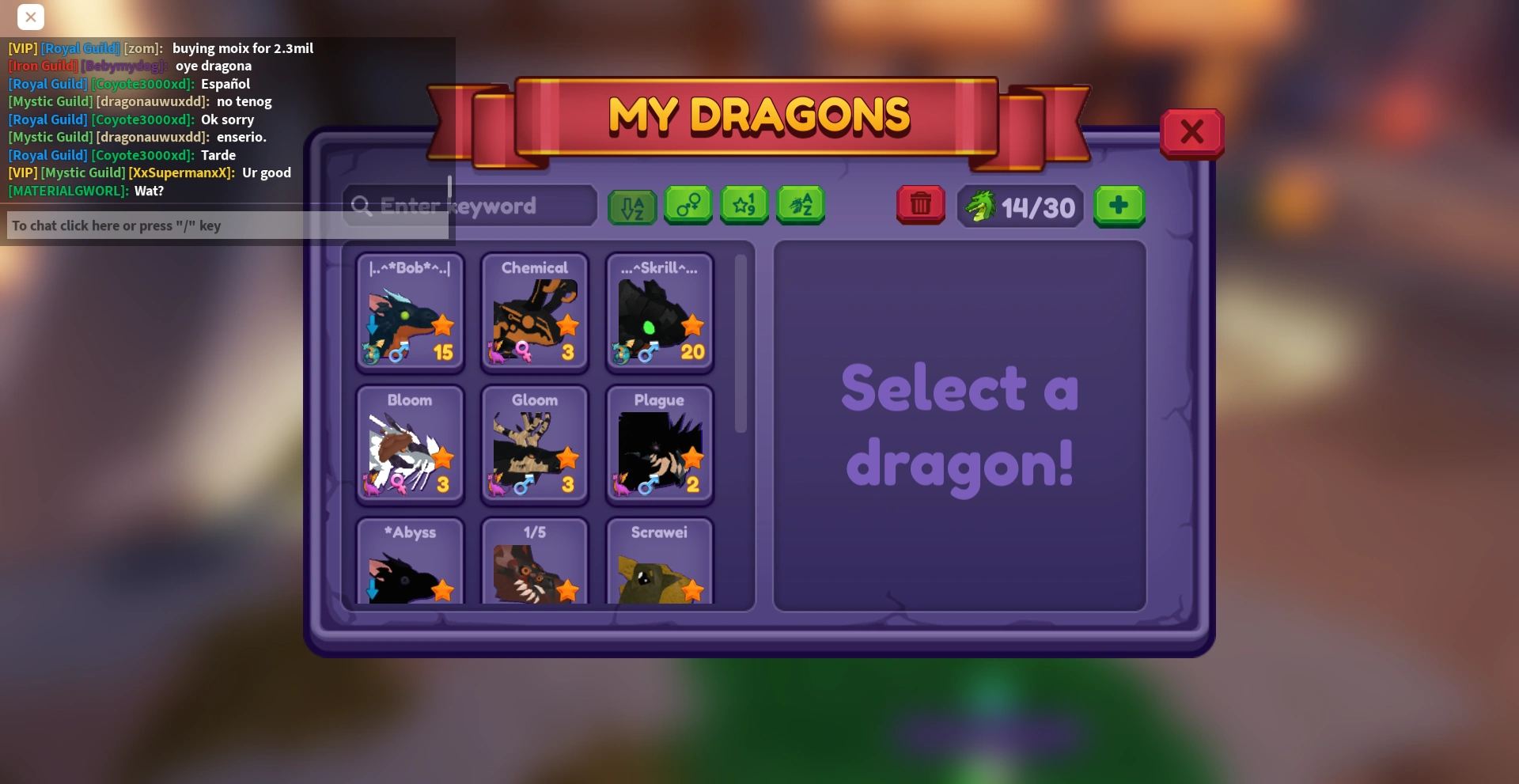Click the search magnifier icon
This screenshot has height=784, width=1519.
(363, 206)
